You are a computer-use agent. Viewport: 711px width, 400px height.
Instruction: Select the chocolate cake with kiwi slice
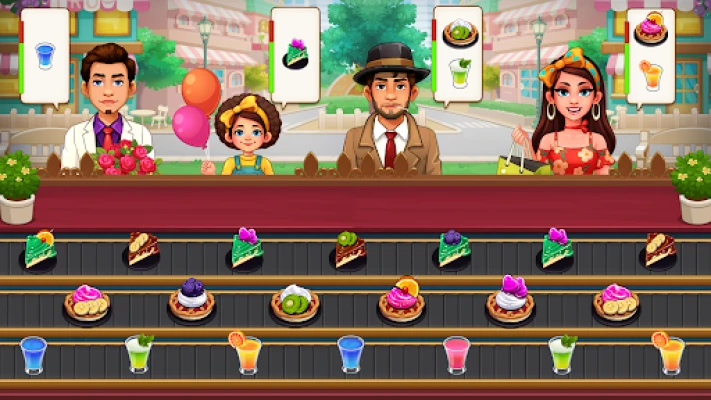tap(349, 250)
